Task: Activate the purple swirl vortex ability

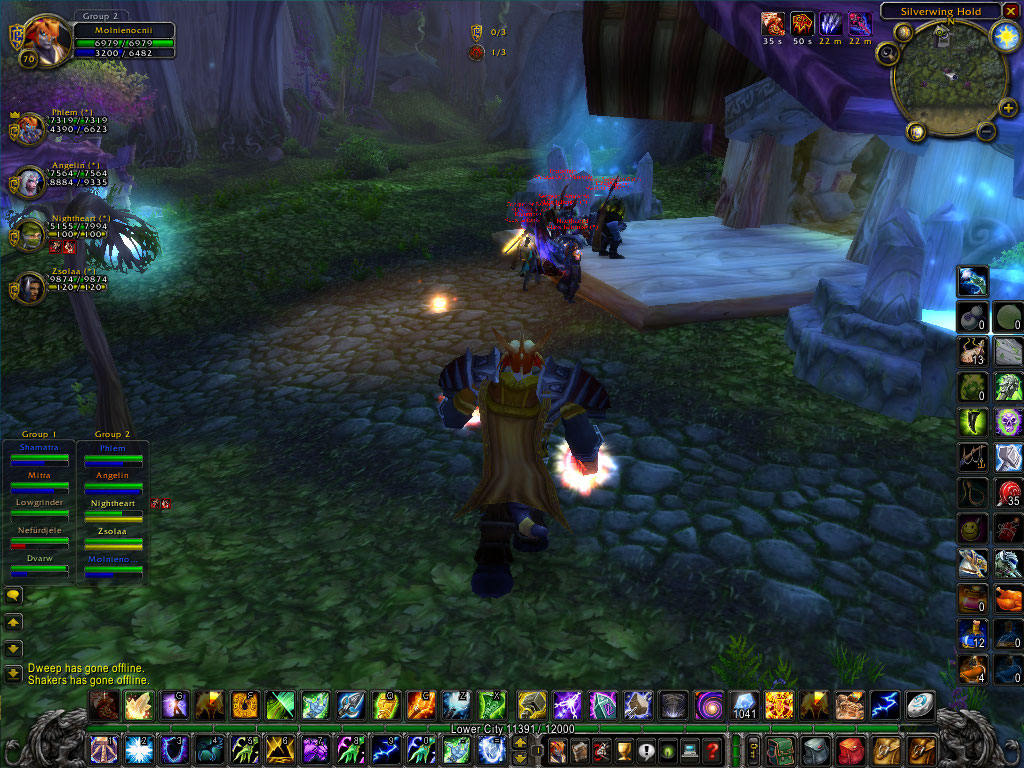Action: click(710, 705)
